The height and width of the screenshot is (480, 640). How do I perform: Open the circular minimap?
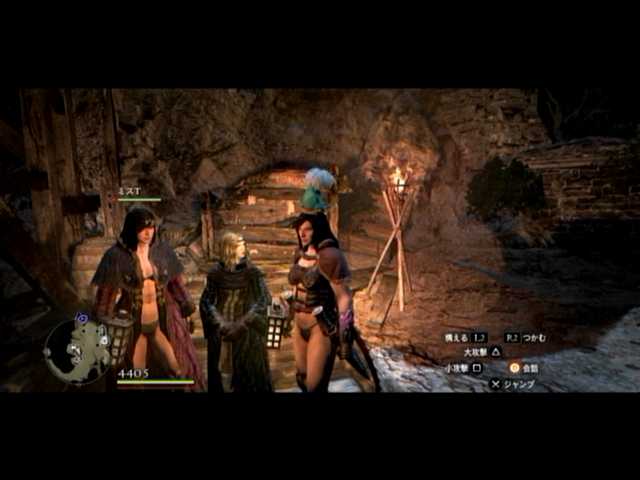[77, 351]
